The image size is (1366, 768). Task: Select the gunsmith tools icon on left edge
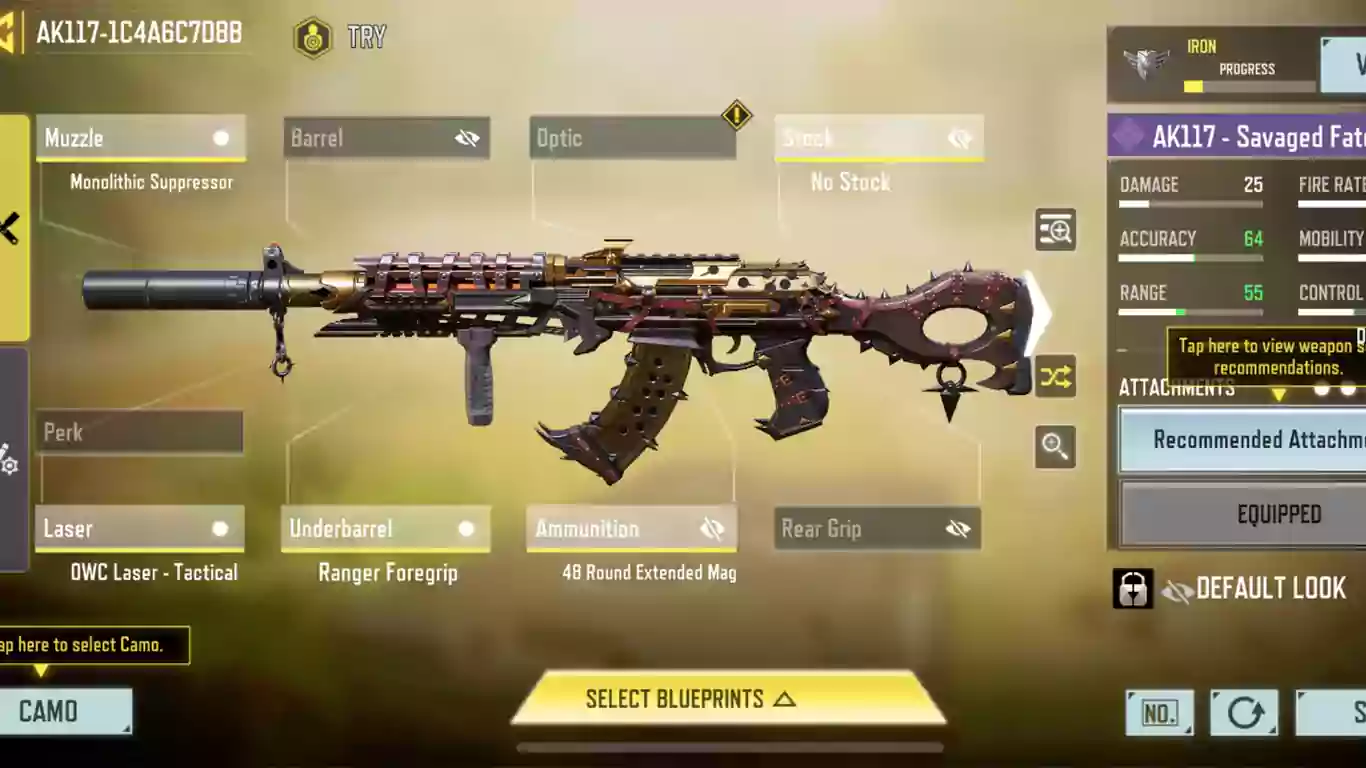coord(8,227)
